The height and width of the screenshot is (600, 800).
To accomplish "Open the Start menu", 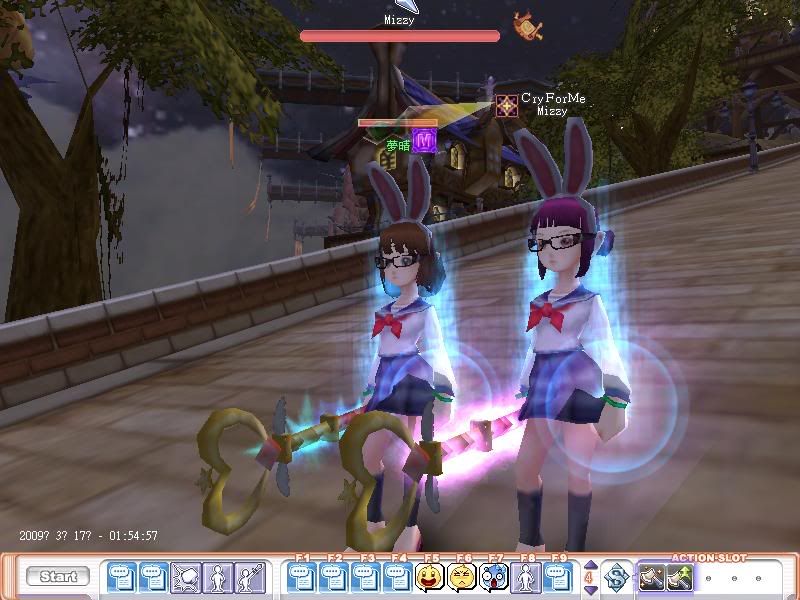I will click(x=58, y=577).
